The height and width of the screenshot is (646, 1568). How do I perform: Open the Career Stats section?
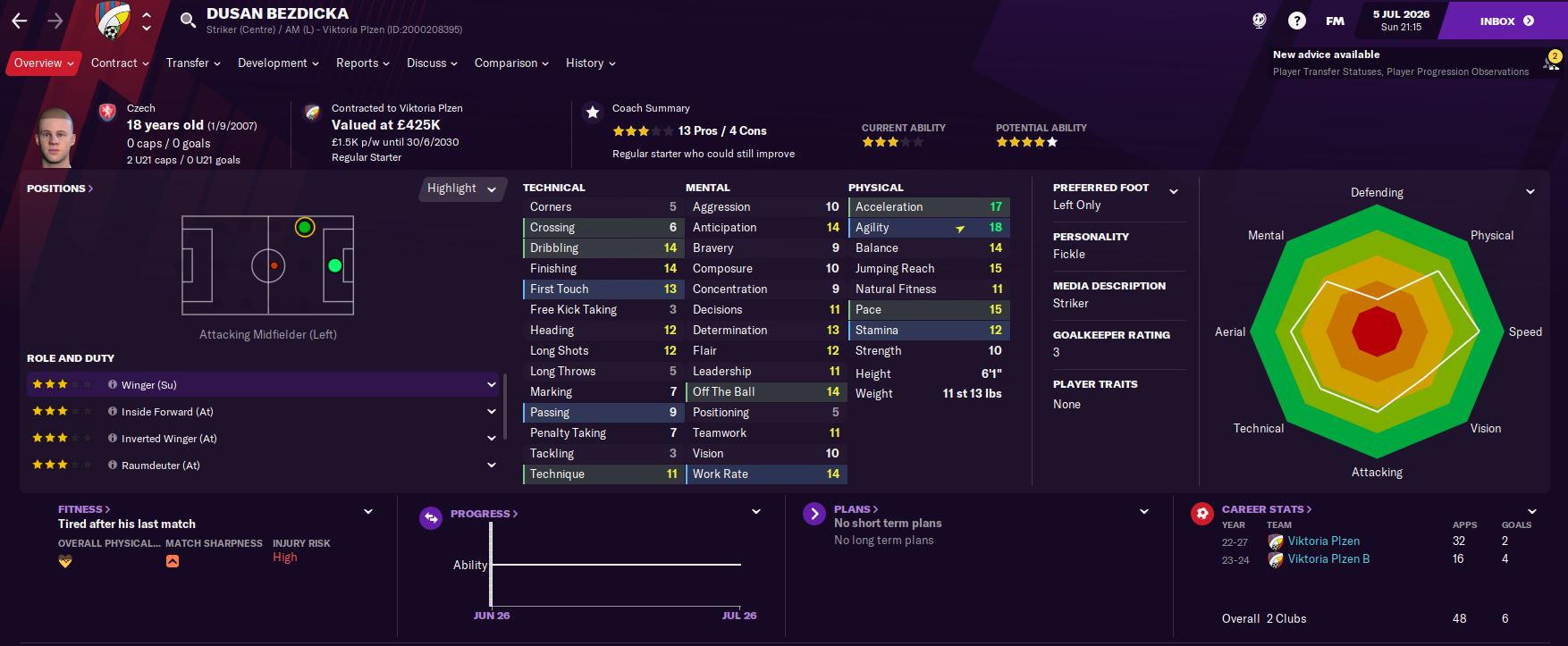1266,509
